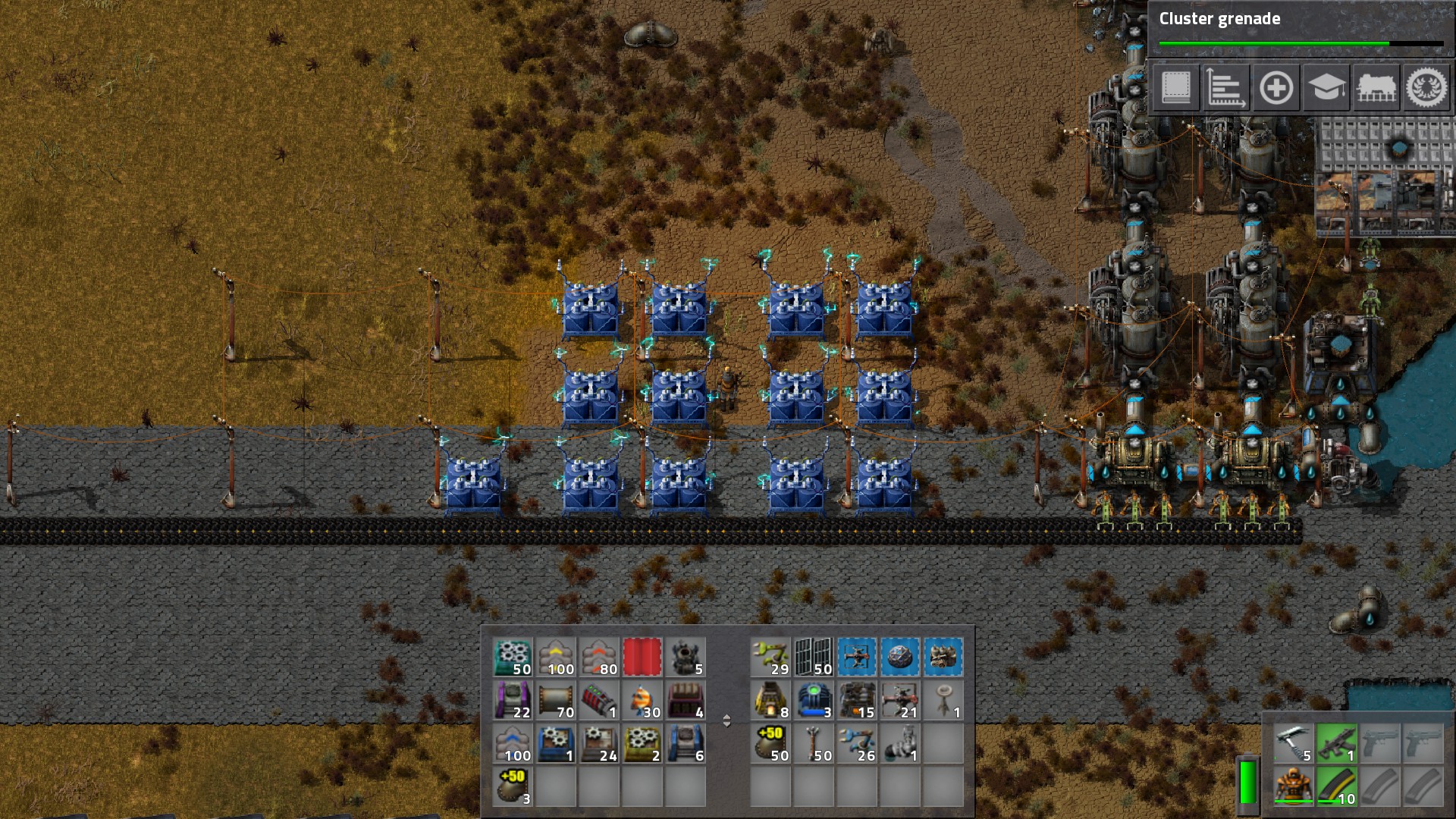Toggle the hotbar row switch arrows

(x=726, y=720)
